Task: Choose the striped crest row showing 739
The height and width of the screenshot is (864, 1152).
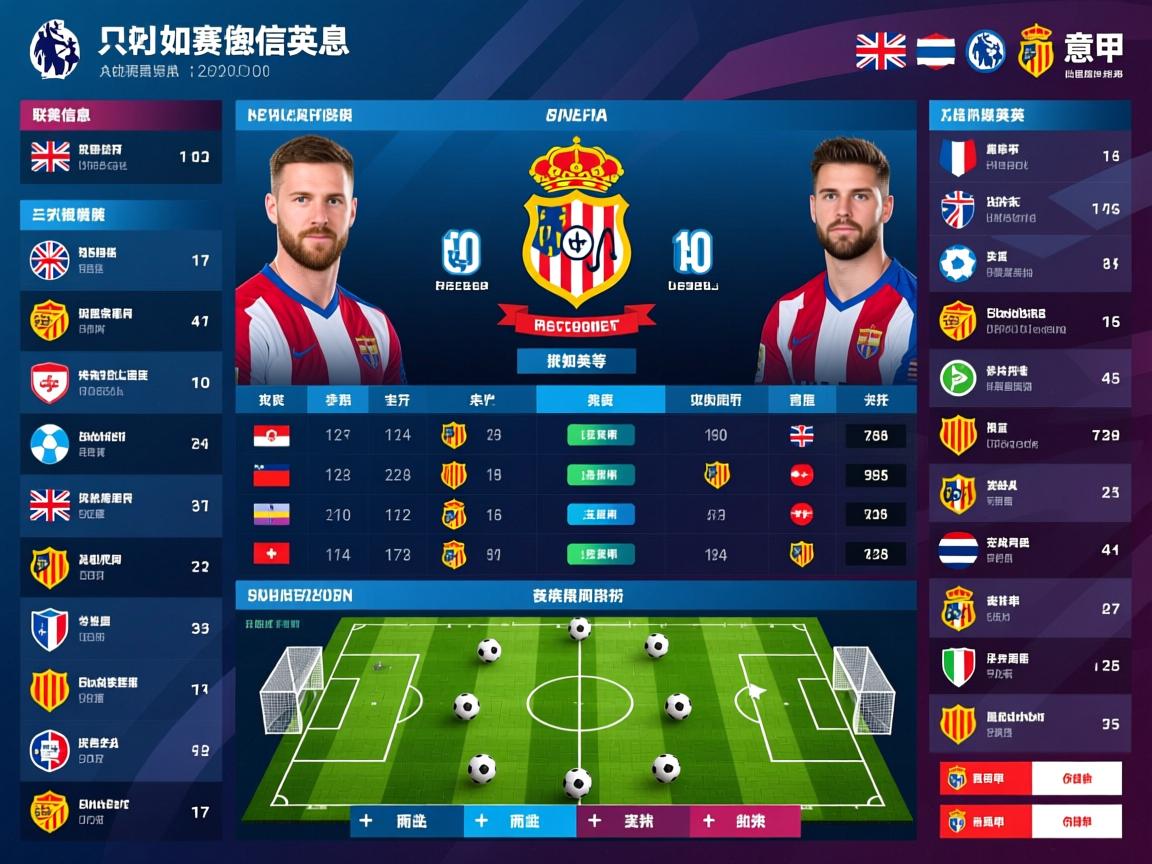Action: pyautogui.click(x=1030, y=435)
